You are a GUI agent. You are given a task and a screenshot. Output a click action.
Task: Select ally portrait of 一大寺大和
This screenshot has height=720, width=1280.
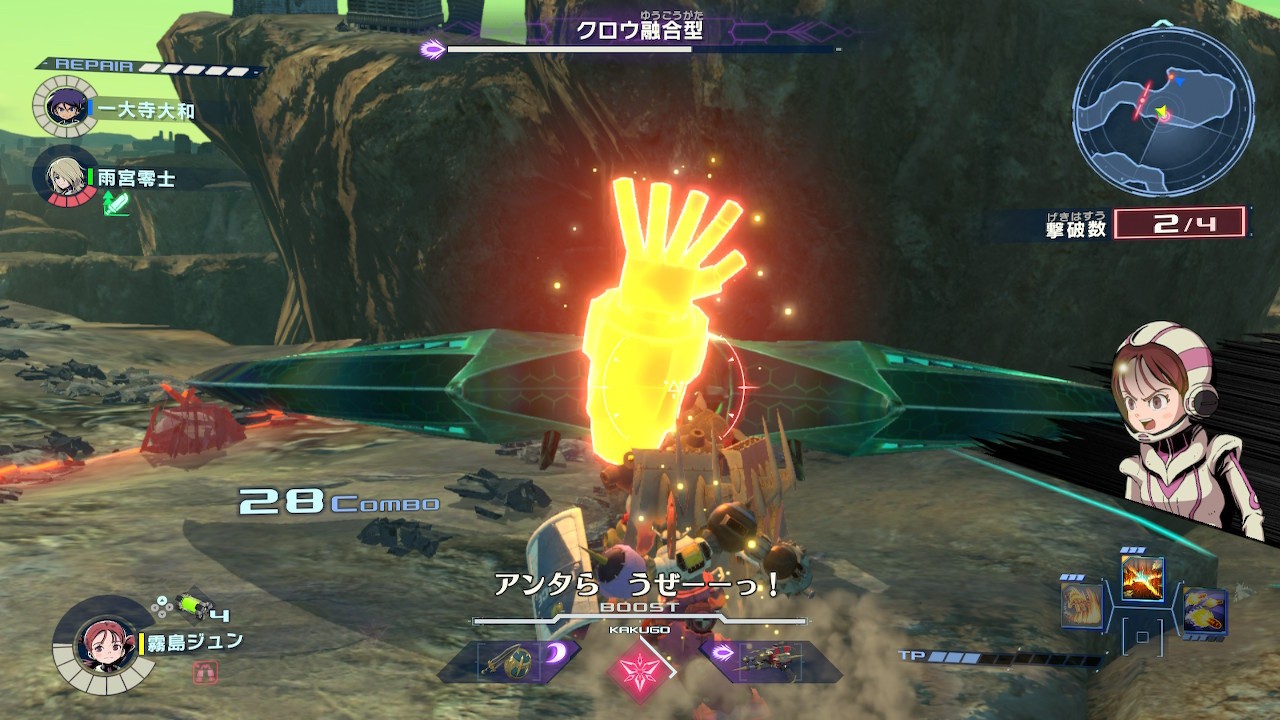pos(65,107)
